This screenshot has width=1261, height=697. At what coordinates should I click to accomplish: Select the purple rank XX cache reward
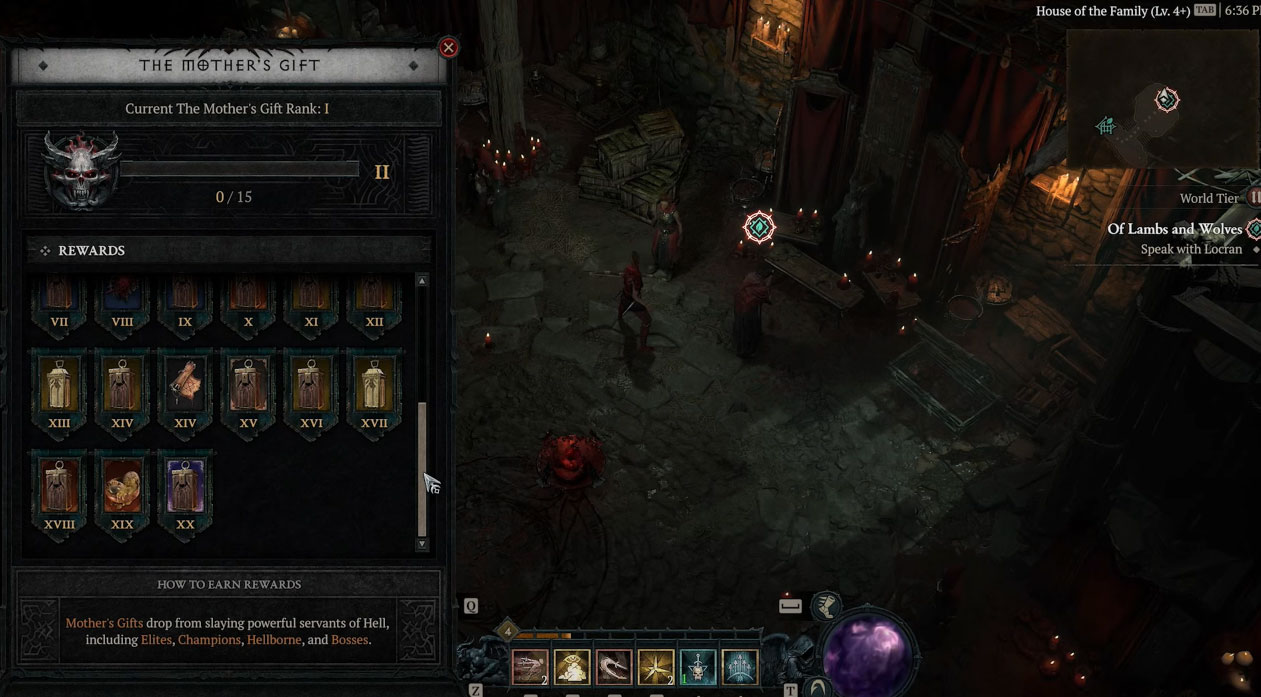click(x=185, y=484)
